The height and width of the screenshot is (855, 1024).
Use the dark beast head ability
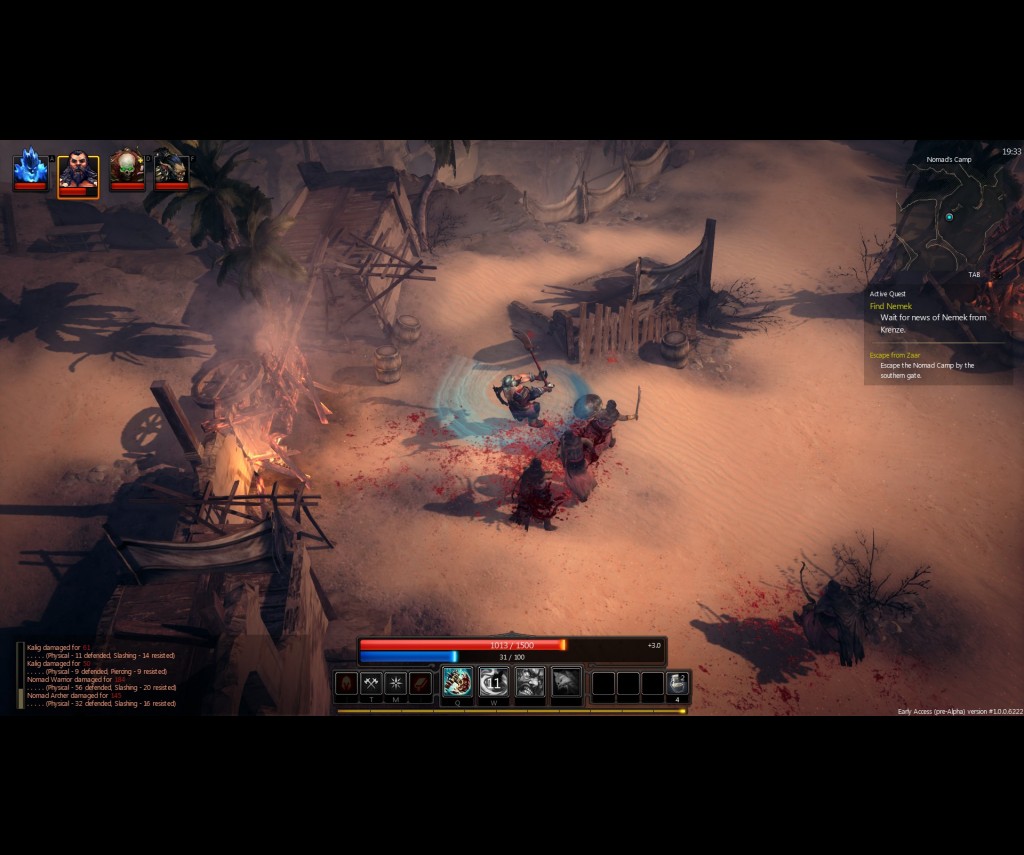[566, 682]
